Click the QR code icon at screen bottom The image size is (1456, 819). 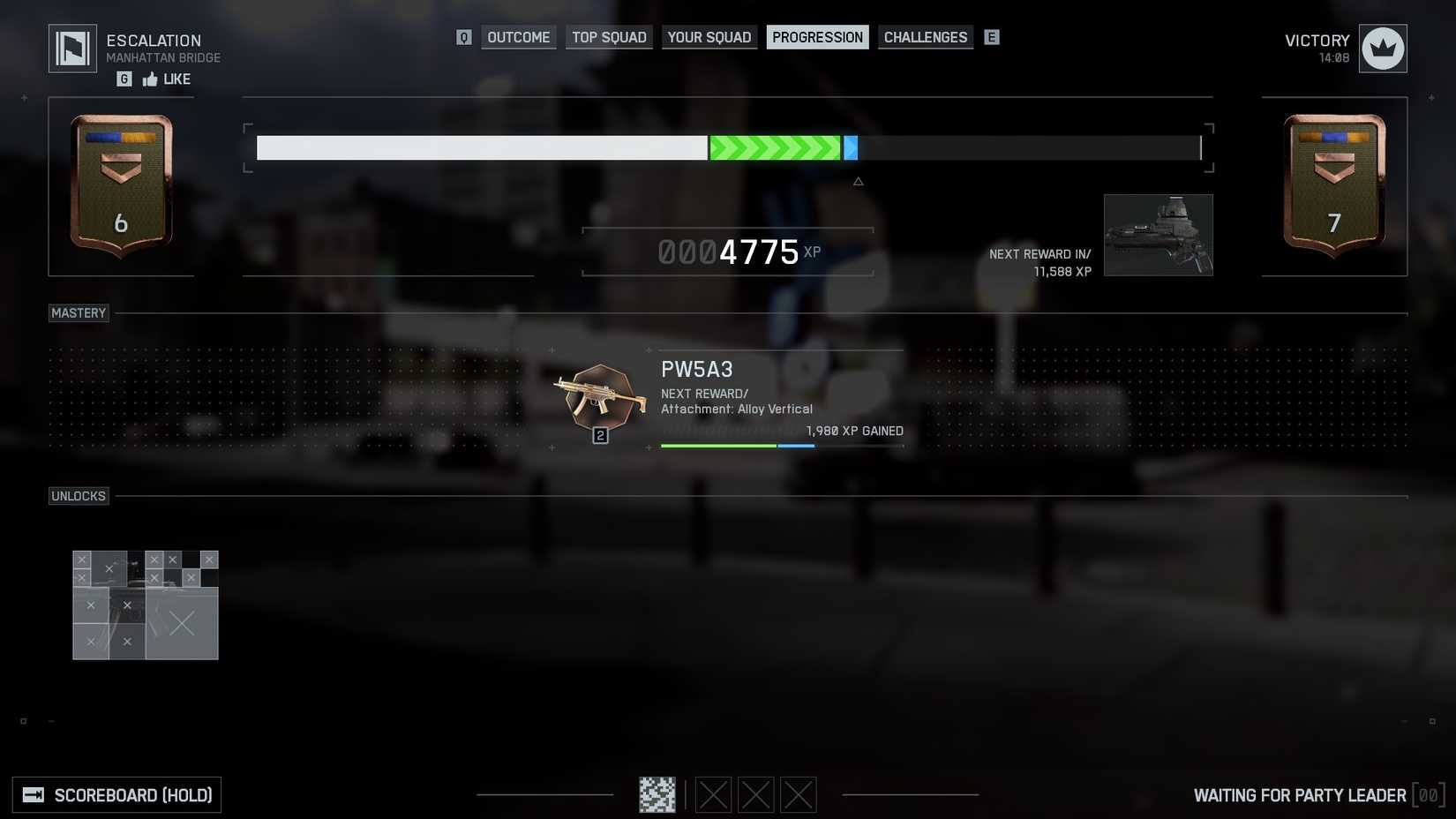(x=657, y=794)
